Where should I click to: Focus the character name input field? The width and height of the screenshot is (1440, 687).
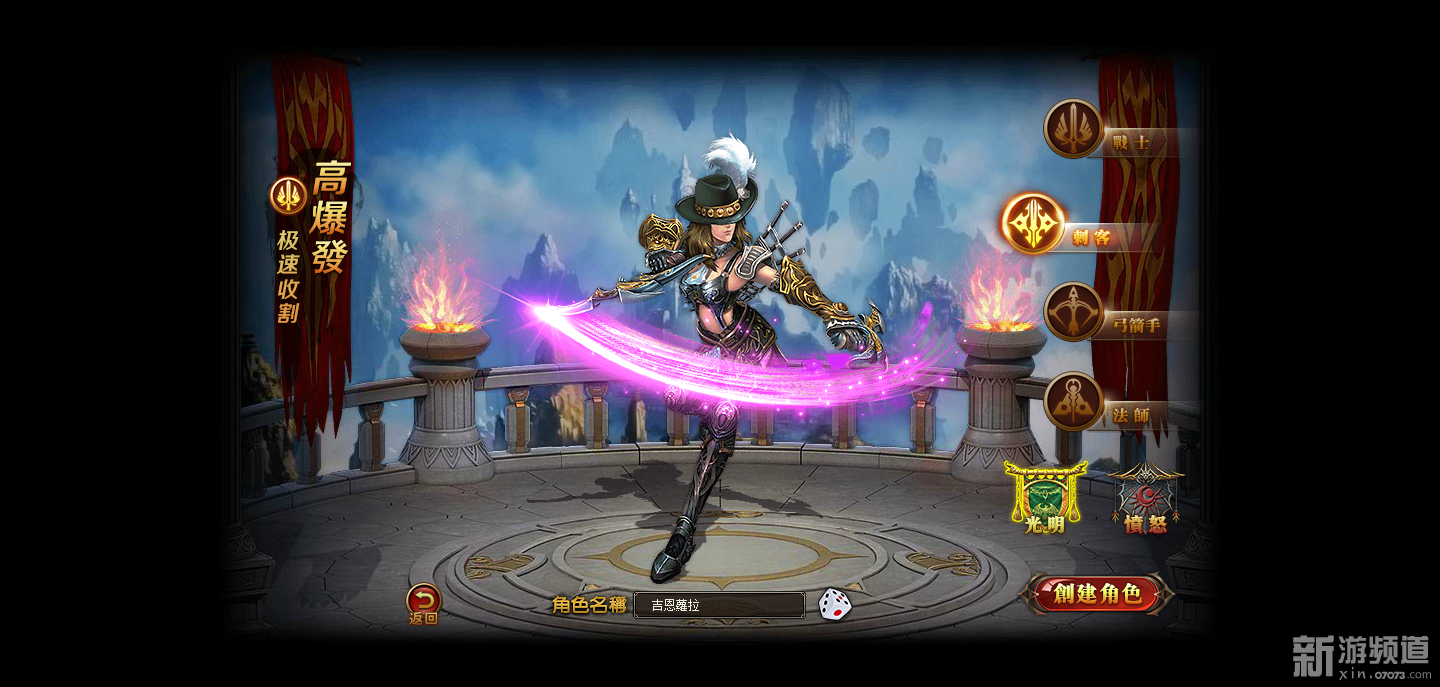718,605
